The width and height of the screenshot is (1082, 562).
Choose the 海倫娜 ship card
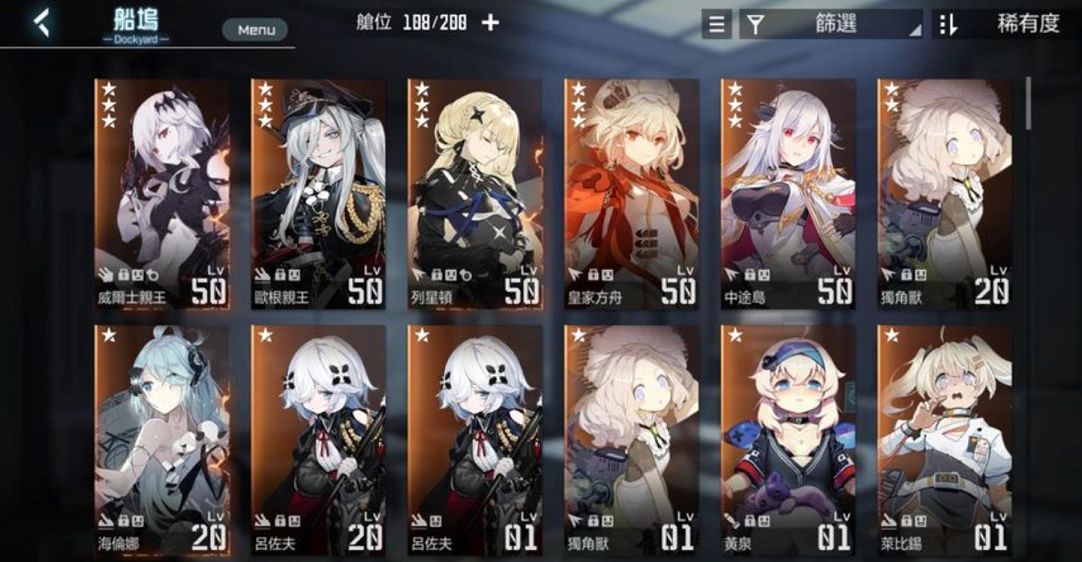161,440
